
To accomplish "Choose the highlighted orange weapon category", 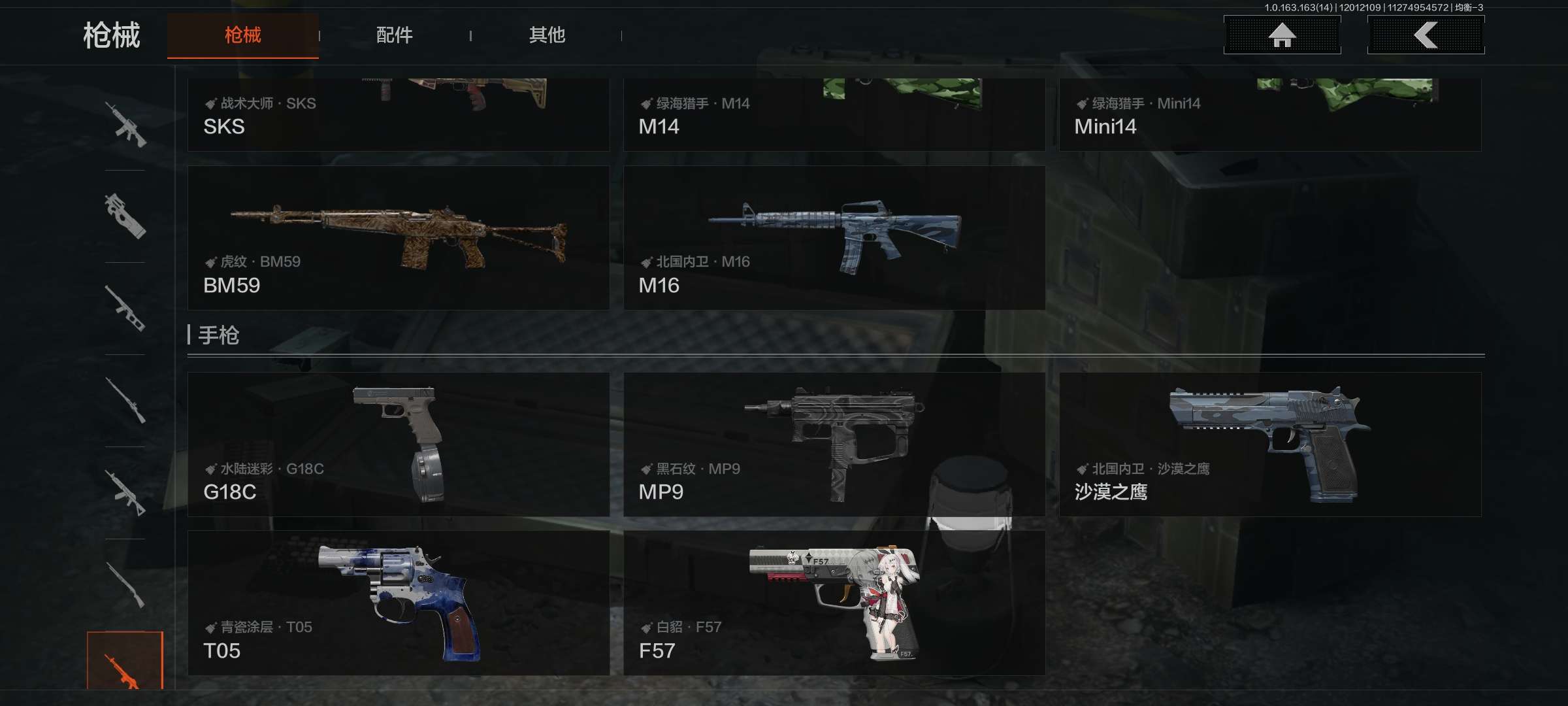I will pyautogui.click(x=125, y=662).
